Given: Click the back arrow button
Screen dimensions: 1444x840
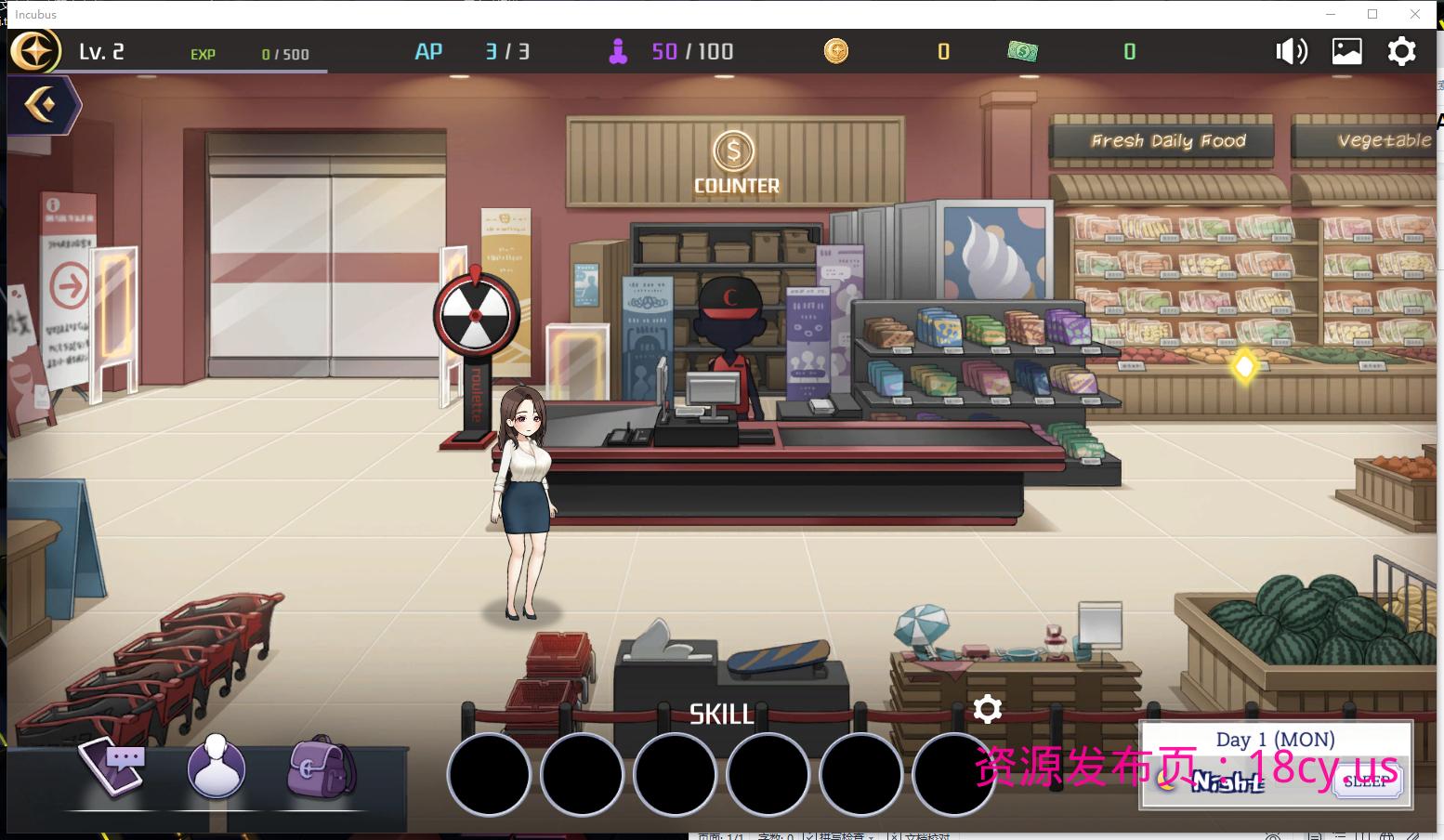Looking at the screenshot, I should point(42,105).
